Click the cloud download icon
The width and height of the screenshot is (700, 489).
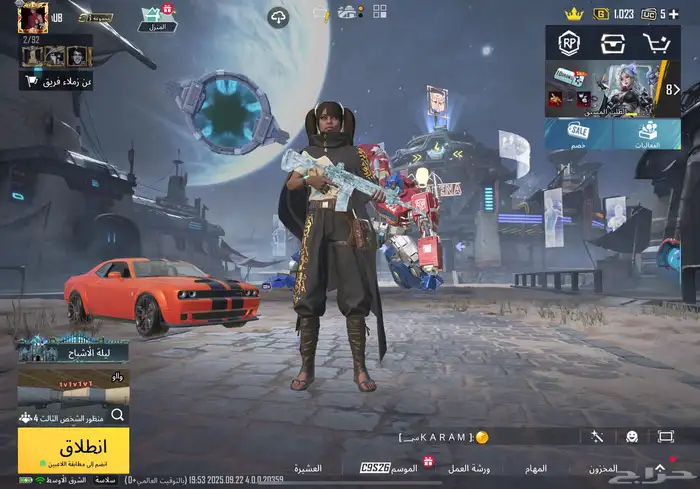point(278,16)
